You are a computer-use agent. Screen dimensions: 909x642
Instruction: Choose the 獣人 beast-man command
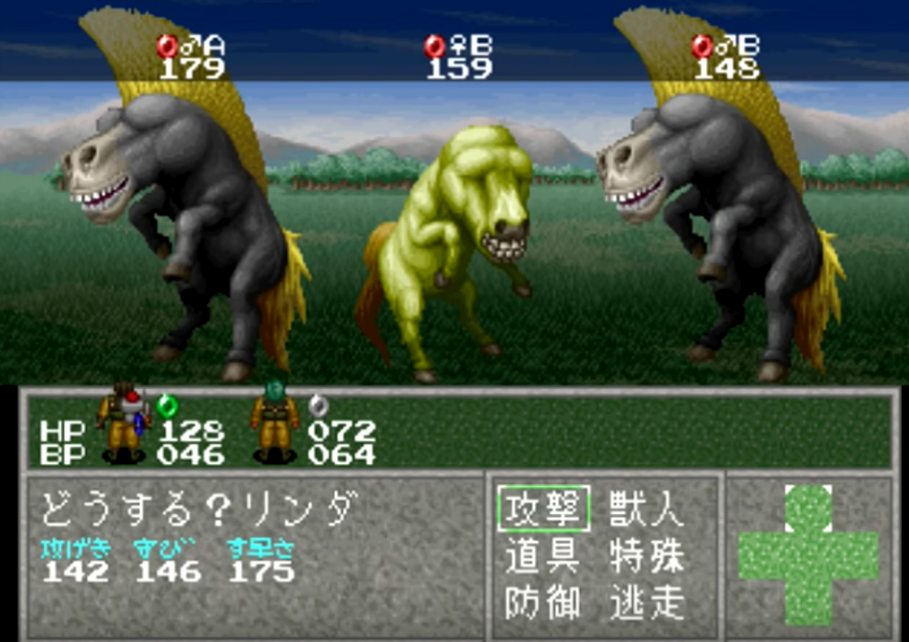coord(646,510)
